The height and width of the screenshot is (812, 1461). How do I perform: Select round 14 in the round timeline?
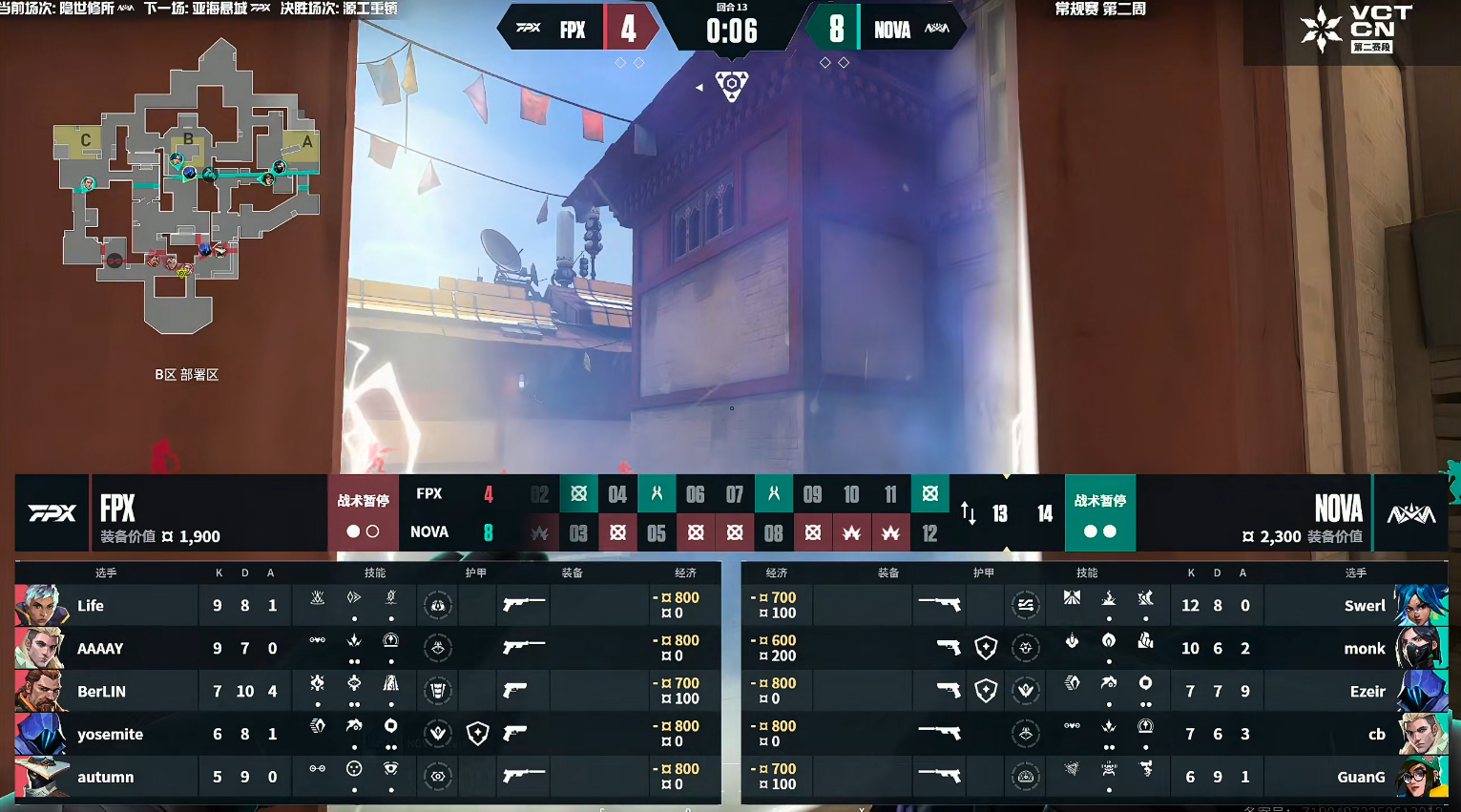coord(1045,514)
